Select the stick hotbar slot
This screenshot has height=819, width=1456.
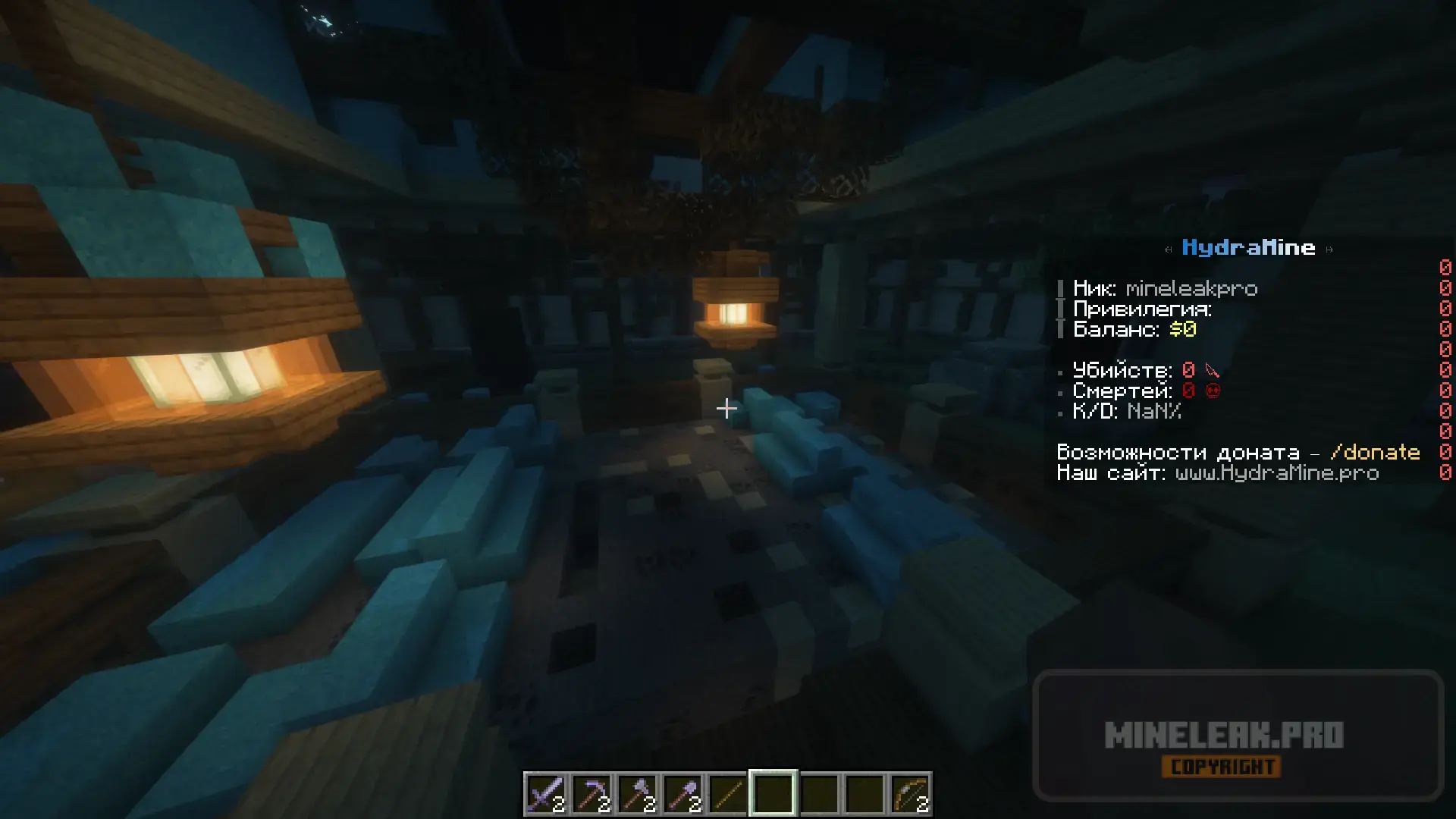[728, 794]
